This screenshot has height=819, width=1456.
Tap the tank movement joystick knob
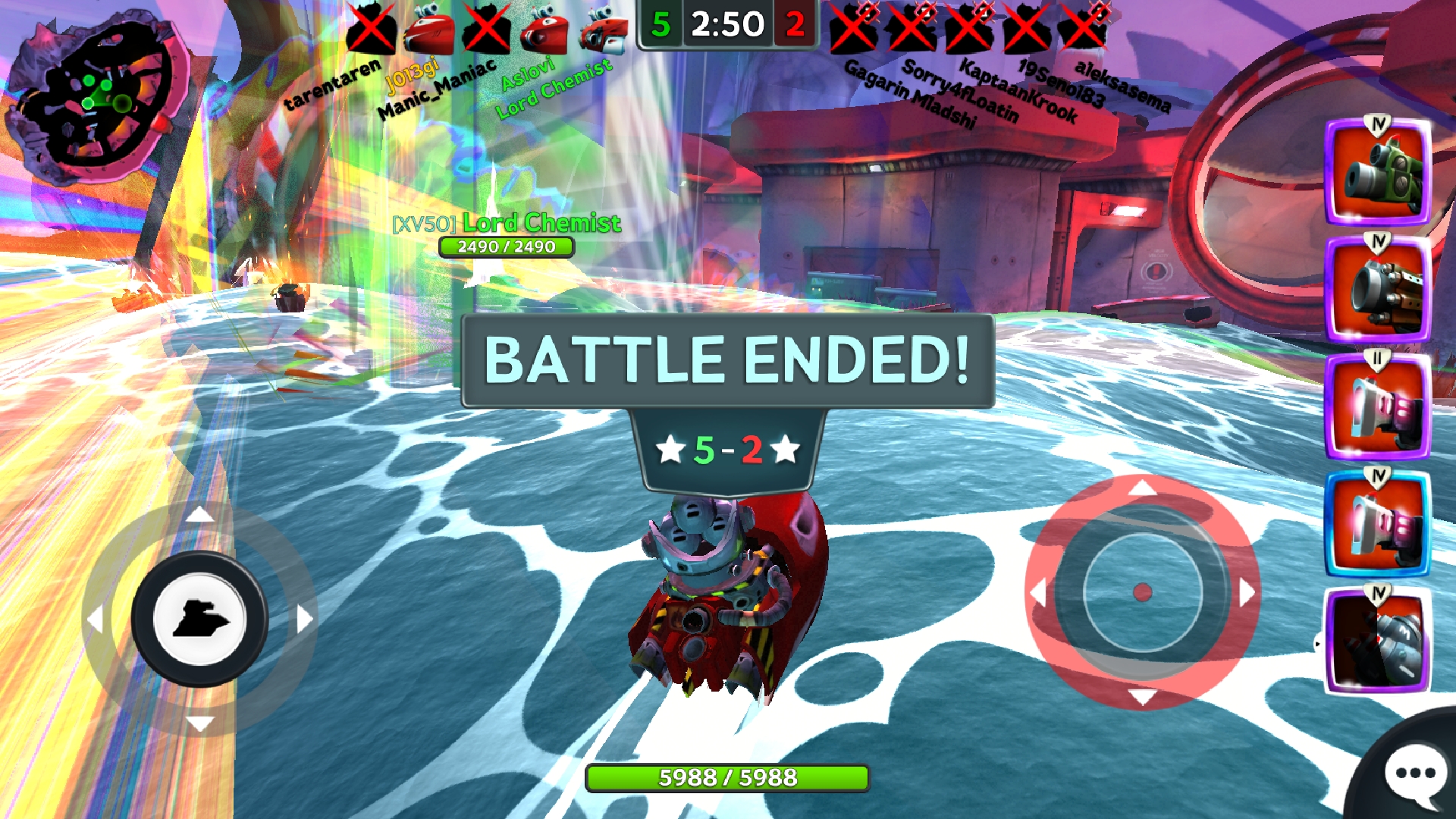(199, 619)
